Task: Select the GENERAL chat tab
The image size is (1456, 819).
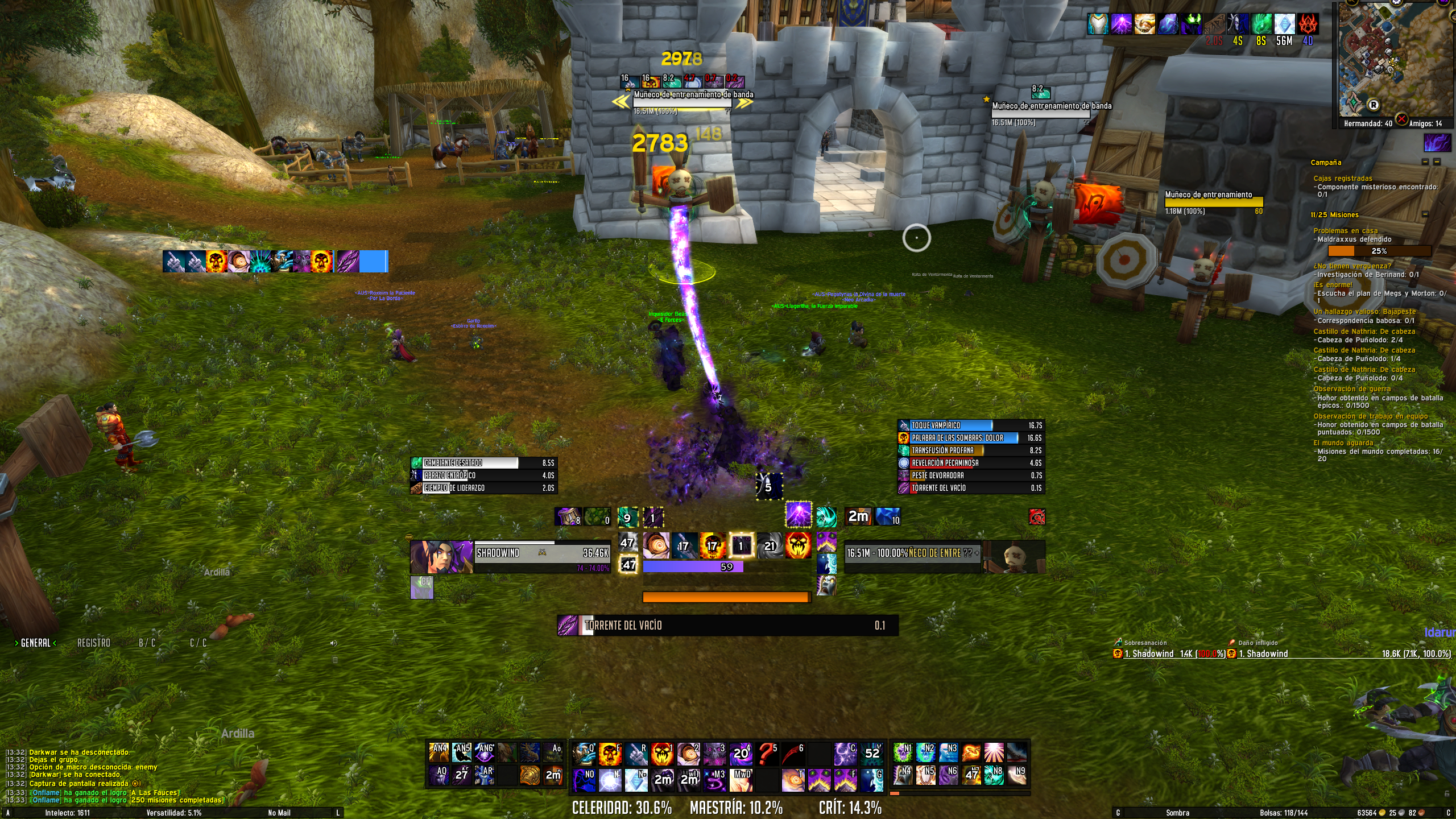Action: pos(35,643)
